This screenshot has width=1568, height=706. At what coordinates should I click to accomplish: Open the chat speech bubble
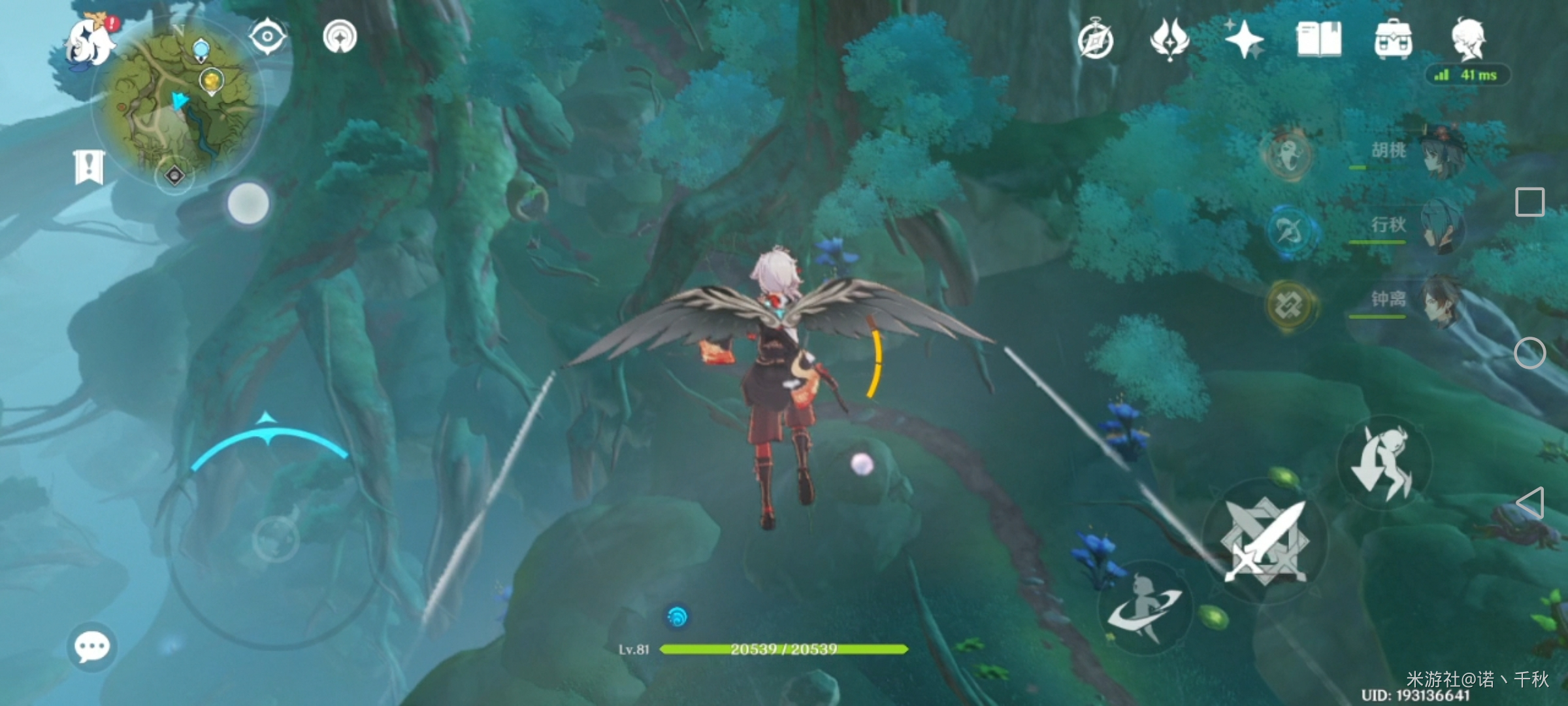click(92, 647)
